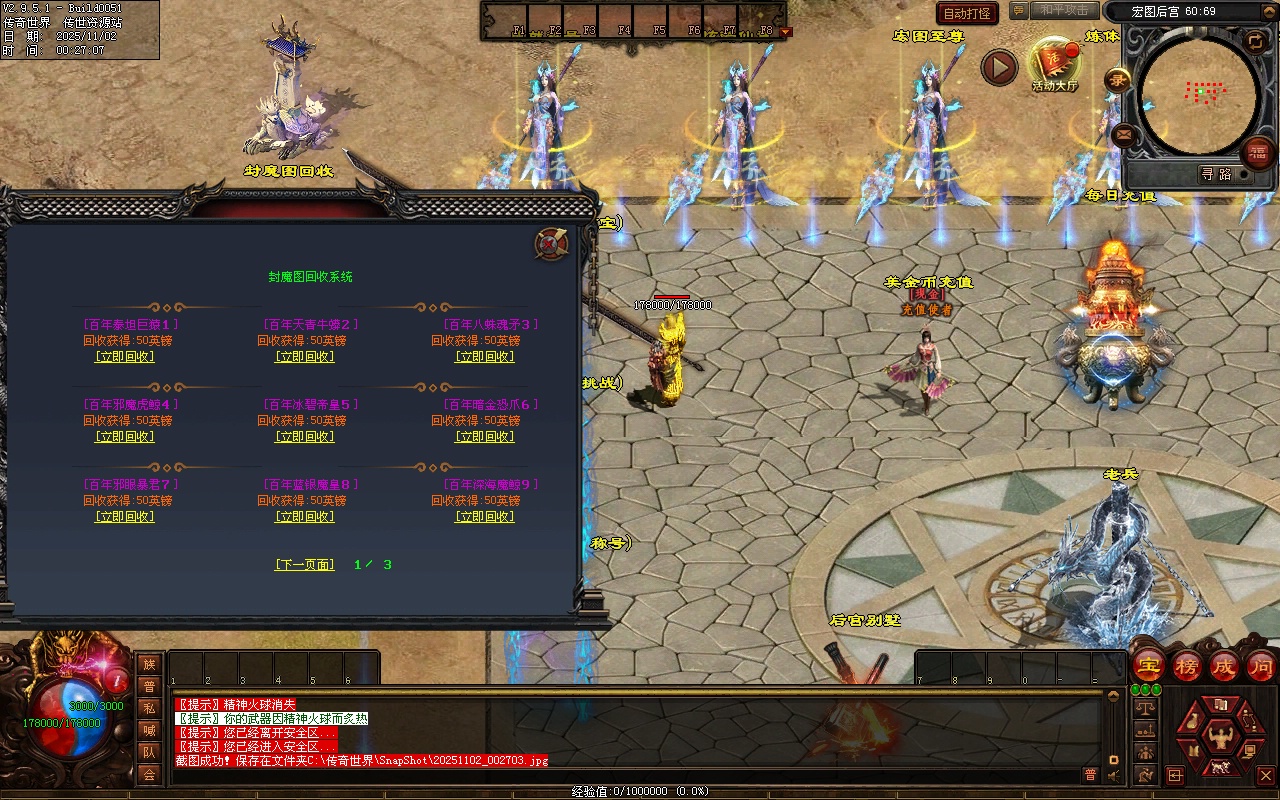Select the 队 team chat channel
This screenshot has height=800, width=1280.
[x=149, y=752]
